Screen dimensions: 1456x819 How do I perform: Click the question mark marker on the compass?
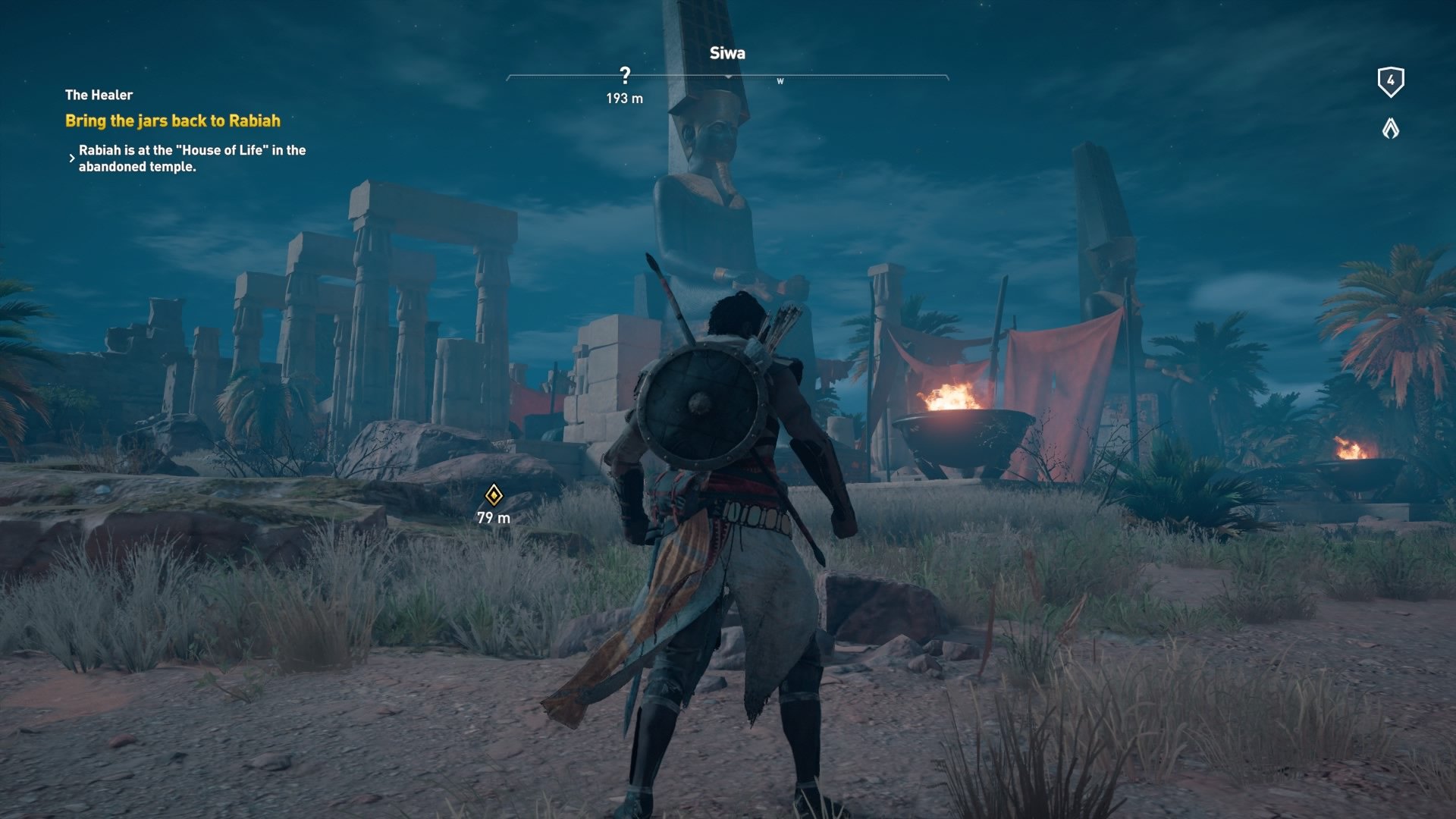tap(626, 74)
